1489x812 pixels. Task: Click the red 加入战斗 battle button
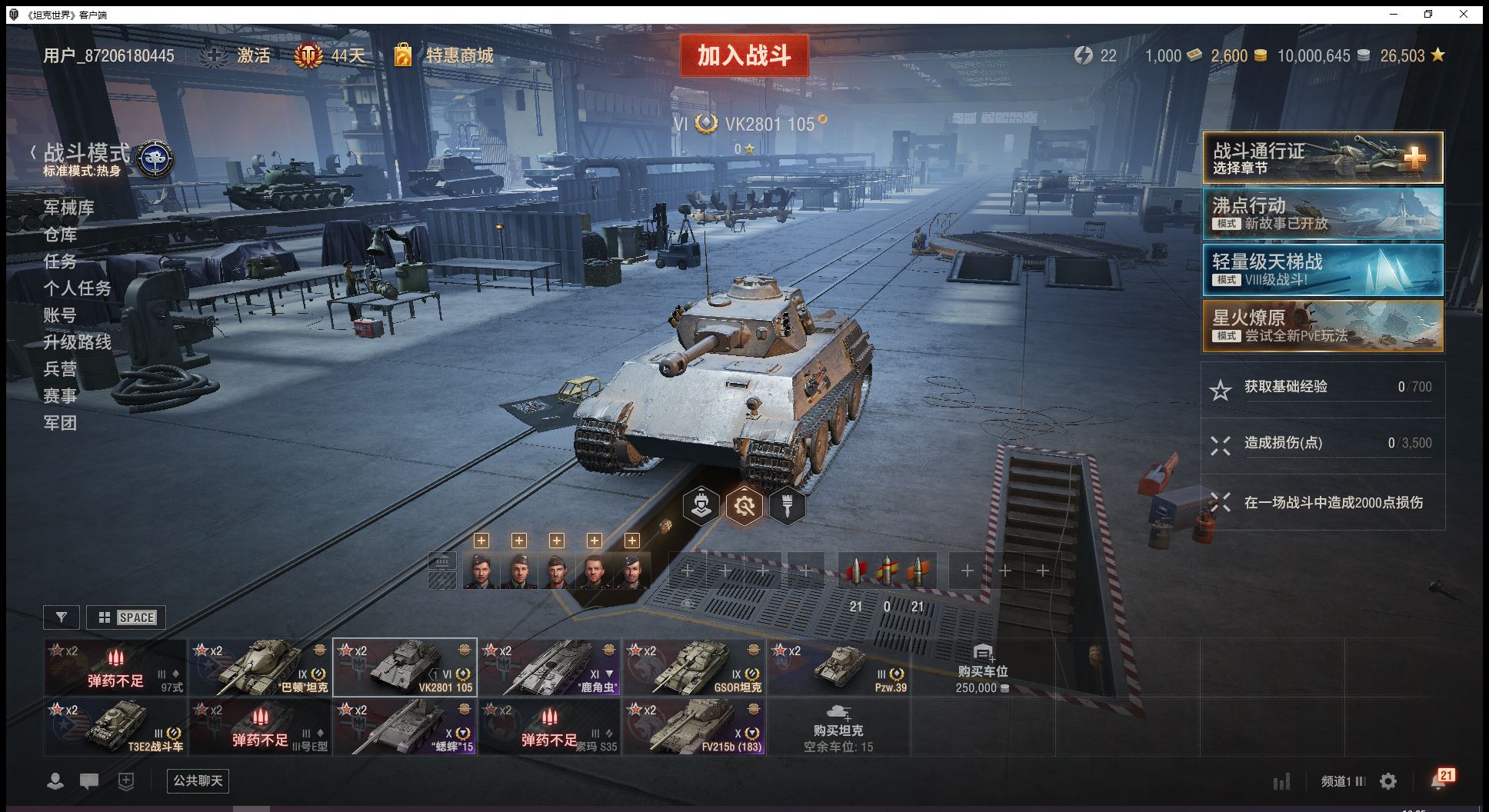tap(744, 55)
